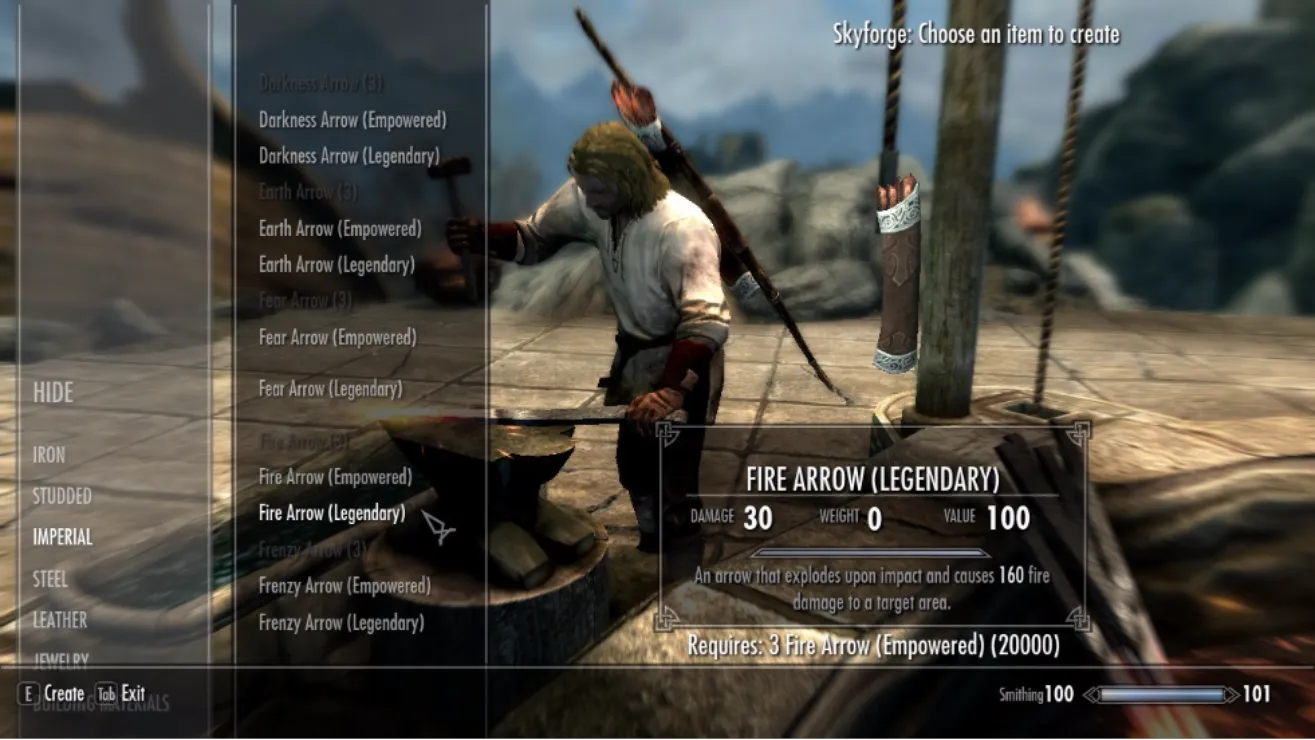The image size is (1315, 740).
Task: Select Frenzy Arrow (Empowered)
Action: (x=345, y=586)
